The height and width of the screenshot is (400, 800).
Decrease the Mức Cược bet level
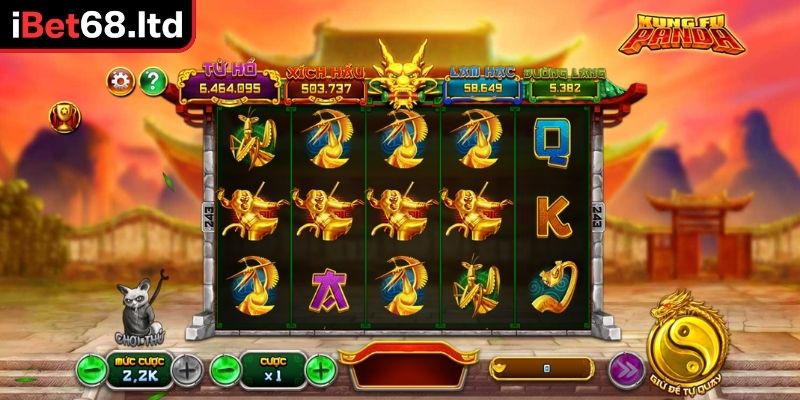pos(91,369)
